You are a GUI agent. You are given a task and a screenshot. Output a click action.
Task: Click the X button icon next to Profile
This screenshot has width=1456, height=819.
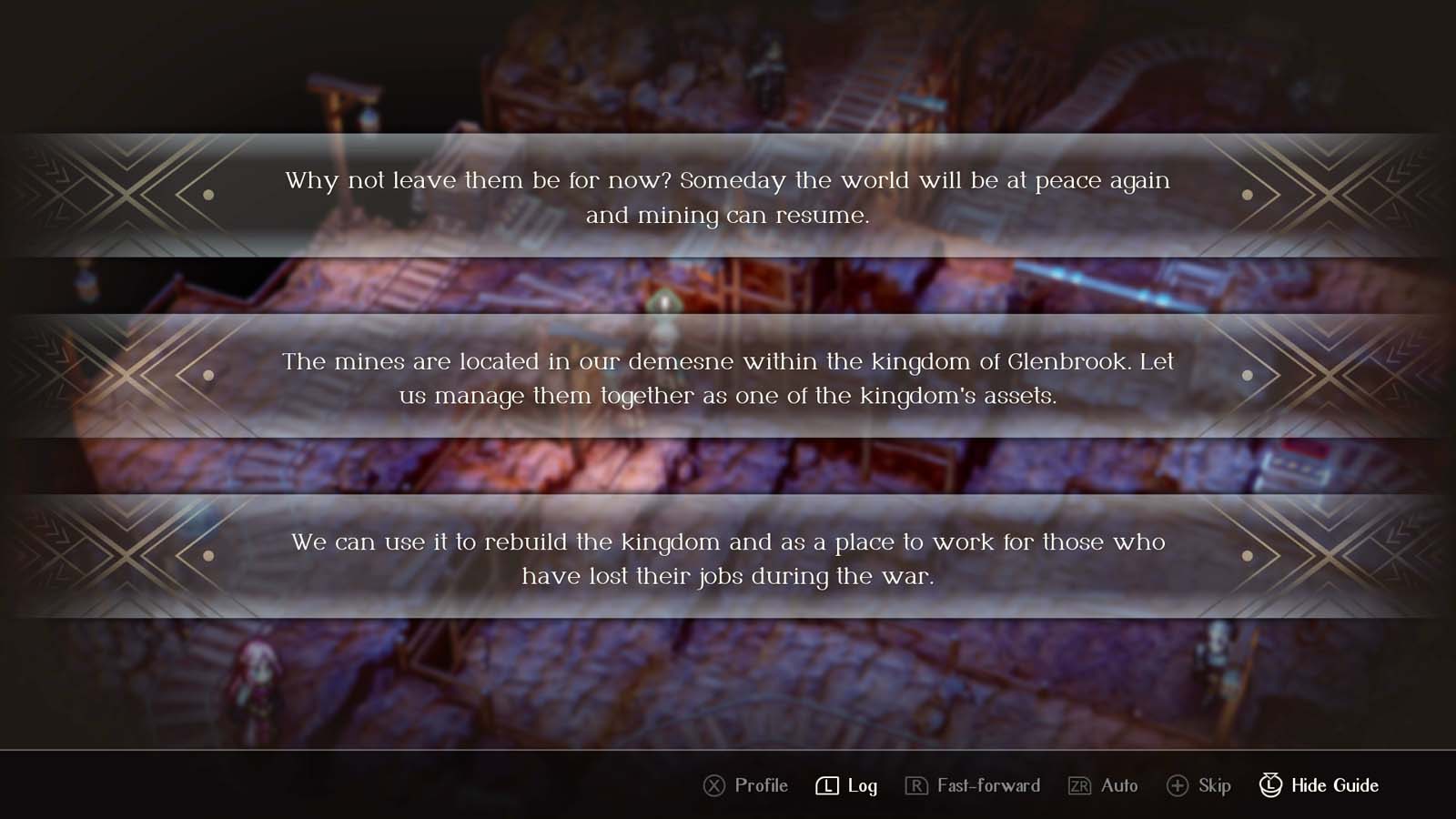click(714, 784)
